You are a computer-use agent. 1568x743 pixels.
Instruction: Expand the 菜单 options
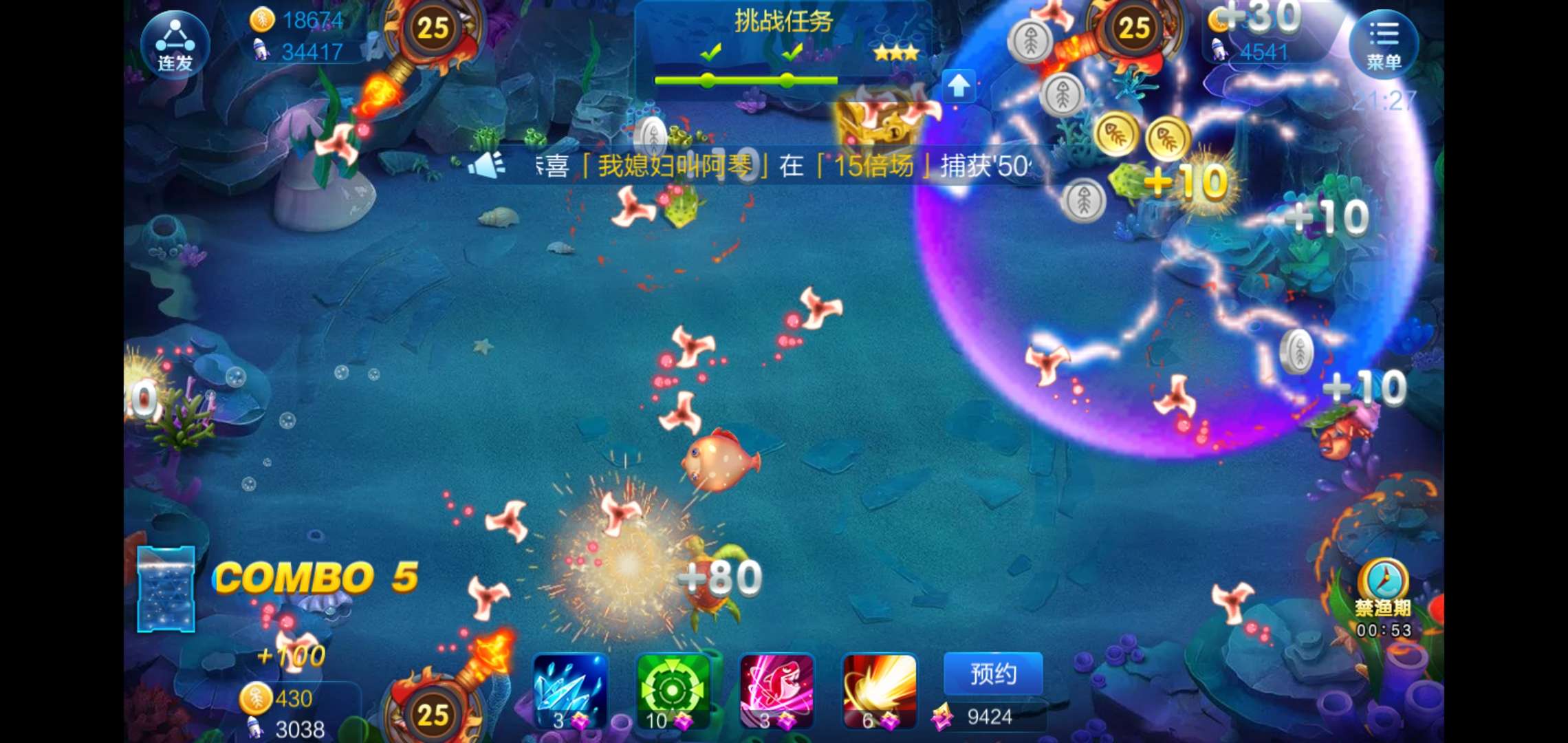click(x=1384, y=43)
